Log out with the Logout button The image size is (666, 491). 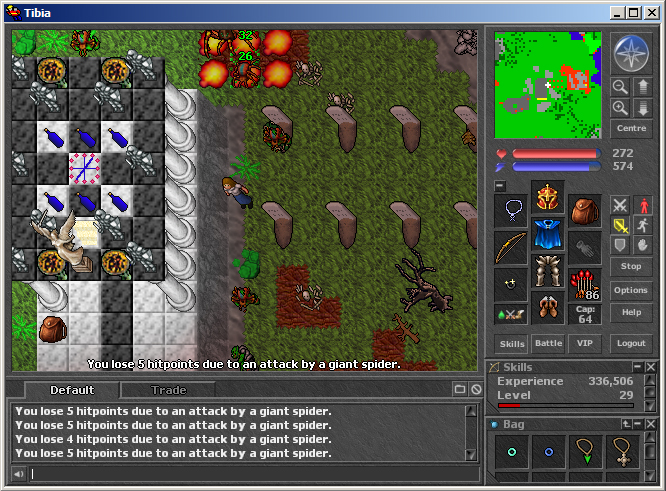click(630, 343)
